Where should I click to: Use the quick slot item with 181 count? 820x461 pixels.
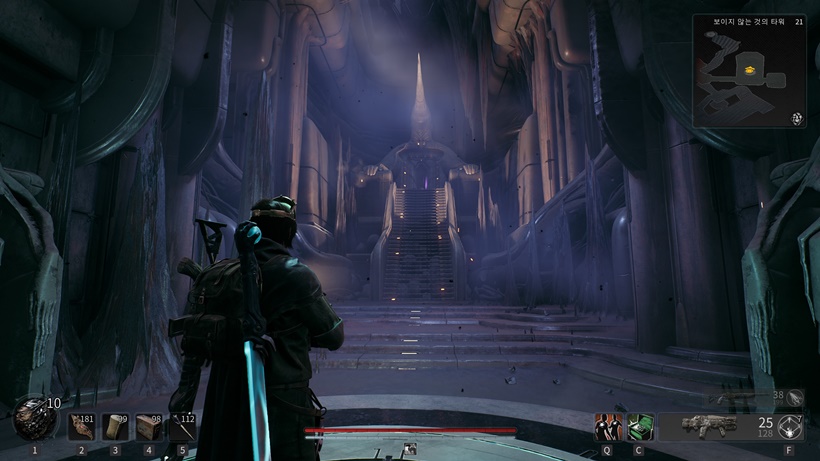pos(82,427)
